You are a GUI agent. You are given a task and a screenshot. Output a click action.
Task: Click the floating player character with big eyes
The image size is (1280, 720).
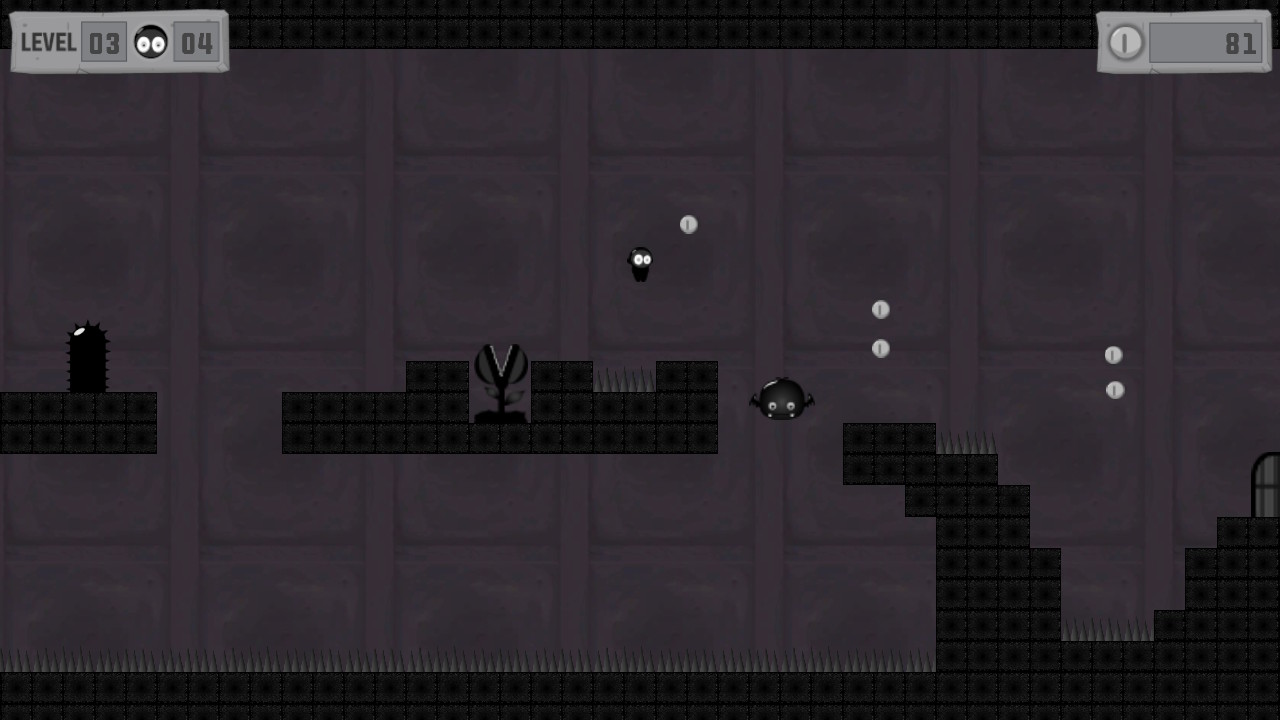click(640, 262)
